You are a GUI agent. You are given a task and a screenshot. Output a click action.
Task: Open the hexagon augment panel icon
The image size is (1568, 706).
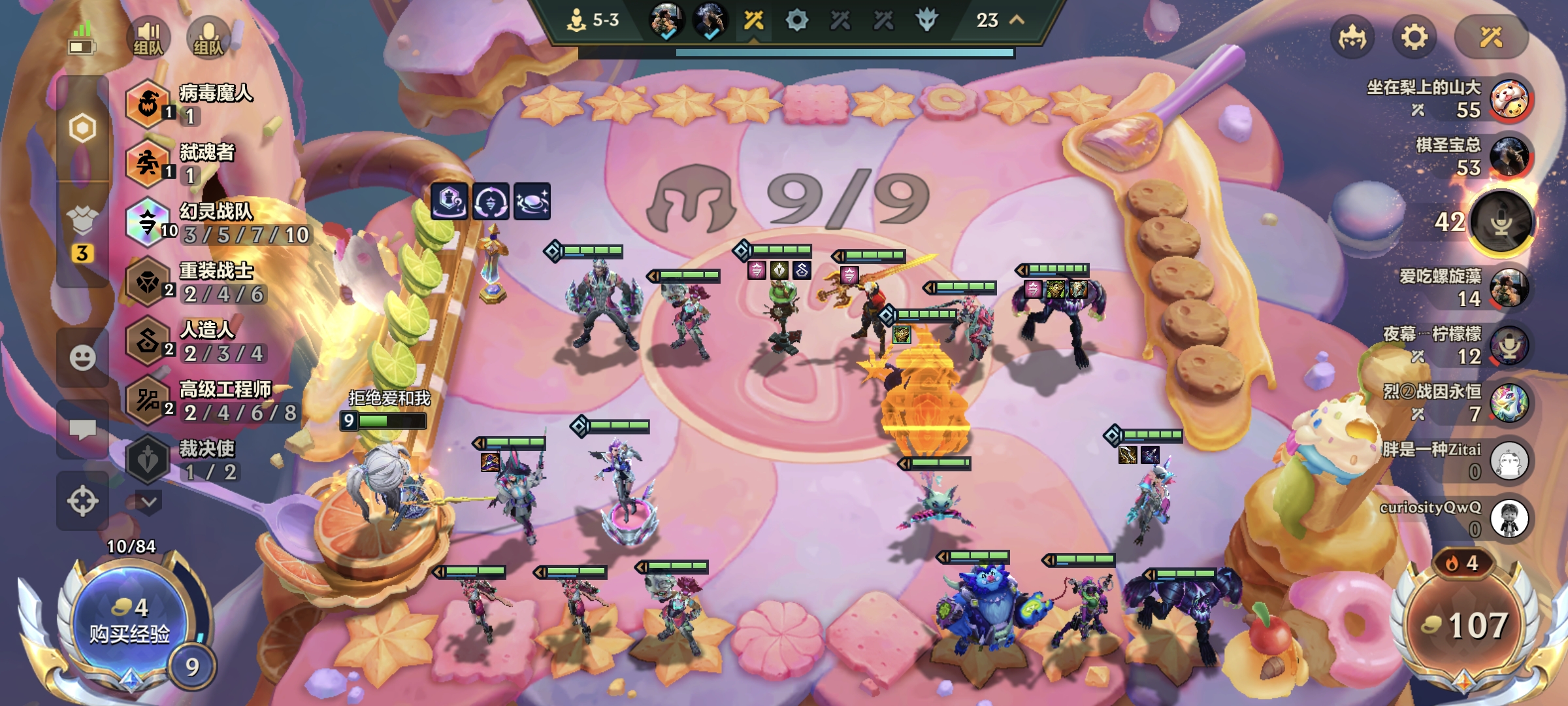(x=82, y=128)
